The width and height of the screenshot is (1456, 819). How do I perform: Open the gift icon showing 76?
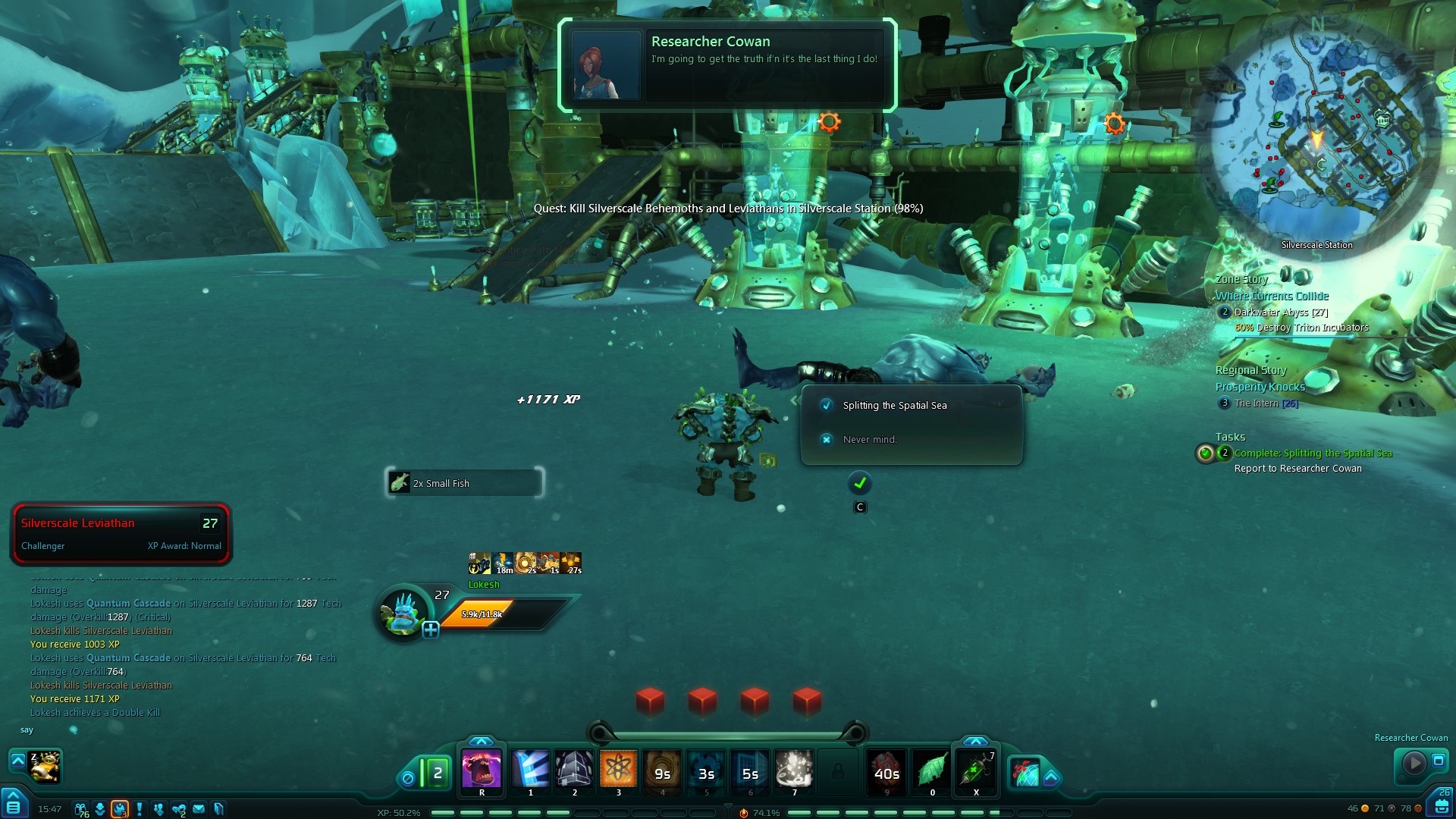coord(81,809)
